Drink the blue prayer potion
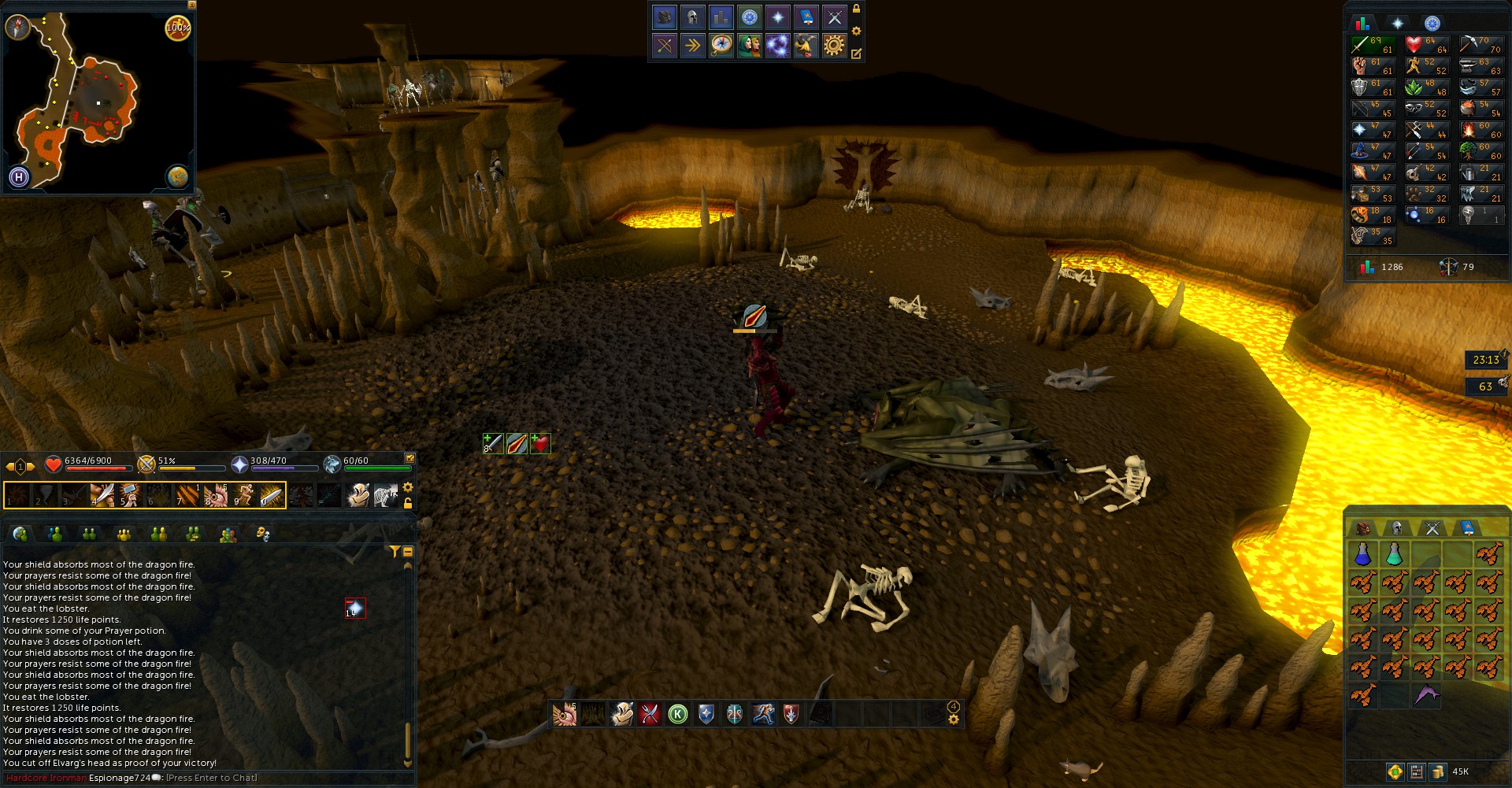This screenshot has width=1512, height=788. pyautogui.click(x=1362, y=554)
